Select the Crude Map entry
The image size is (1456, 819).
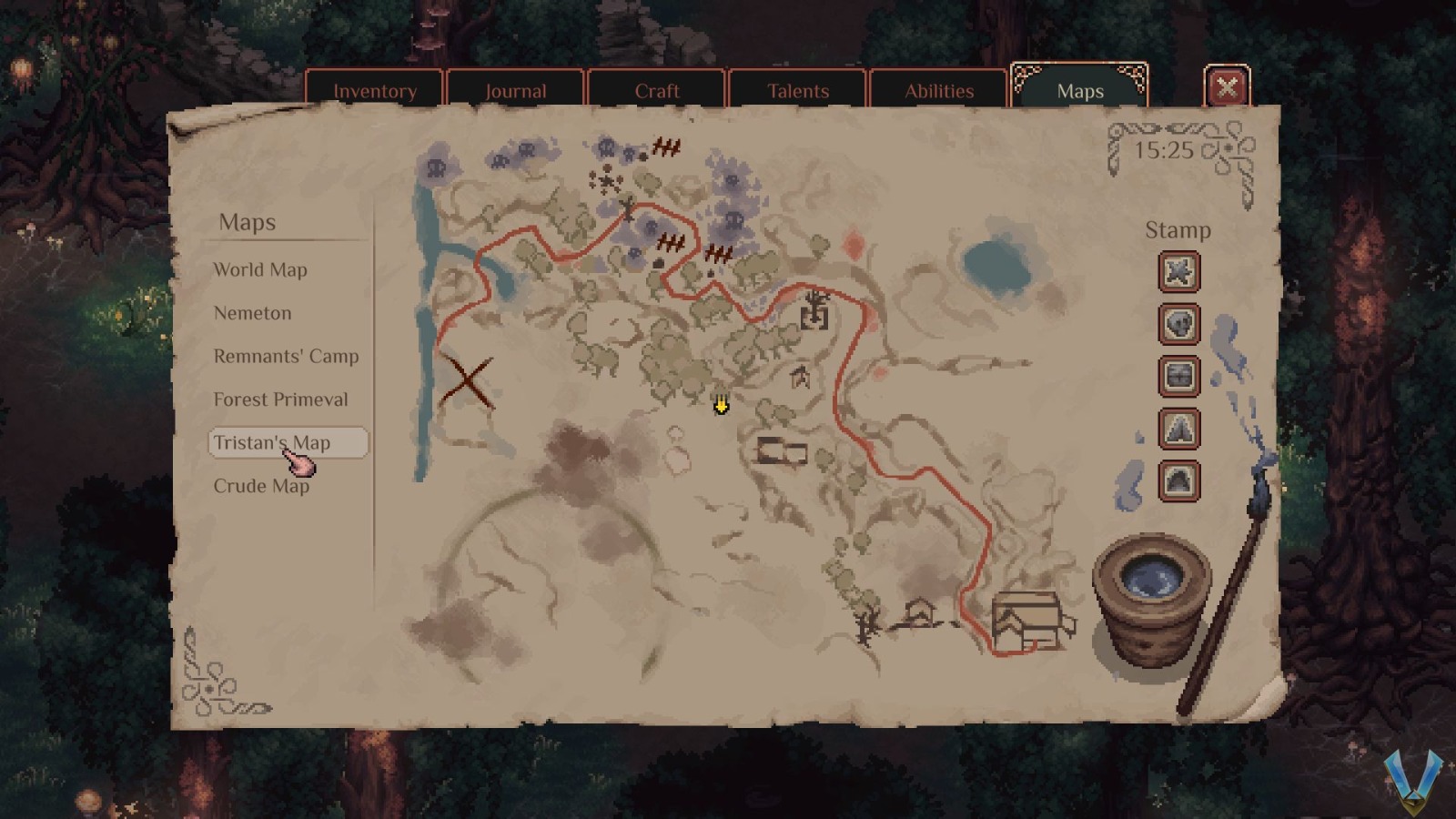point(263,486)
